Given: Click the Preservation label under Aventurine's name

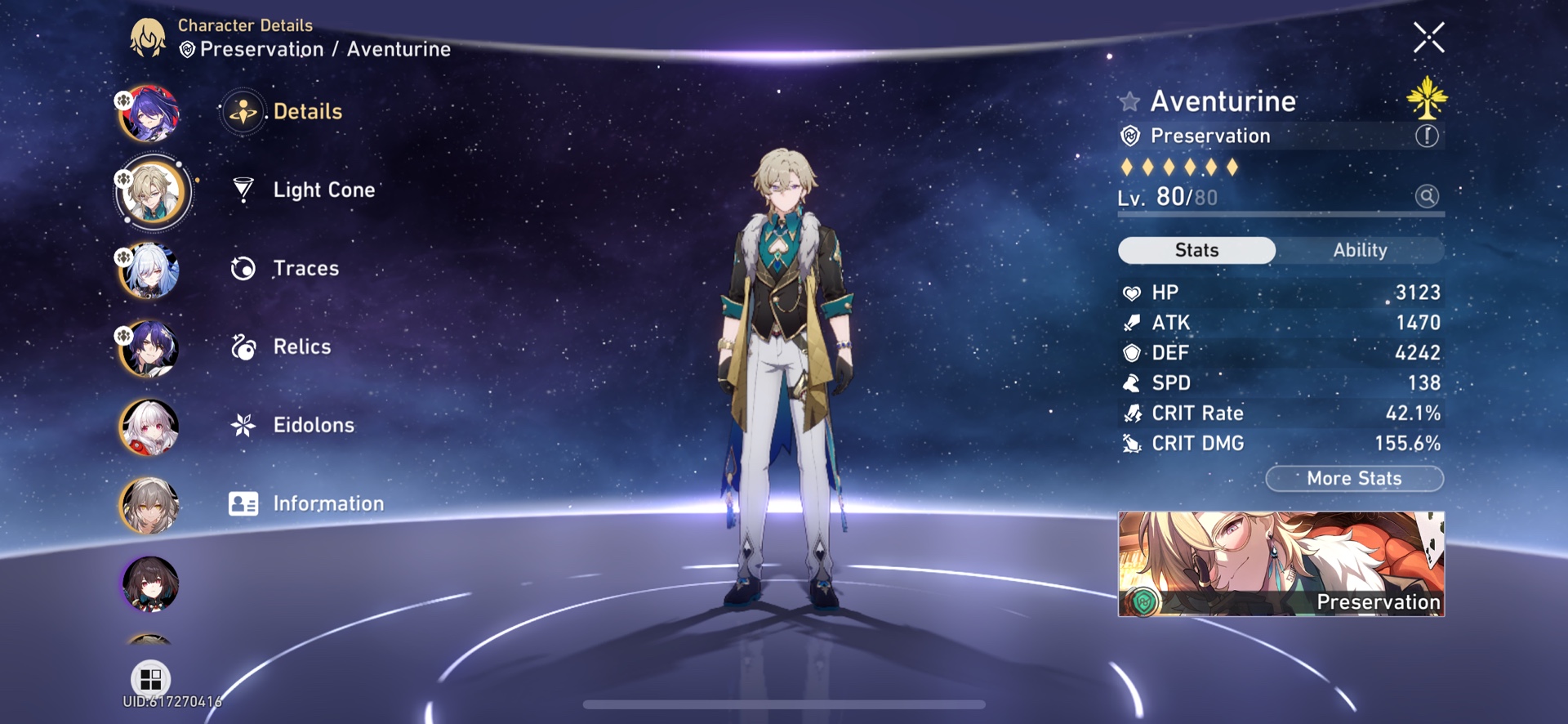Looking at the screenshot, I should [x=1209, y=136].
